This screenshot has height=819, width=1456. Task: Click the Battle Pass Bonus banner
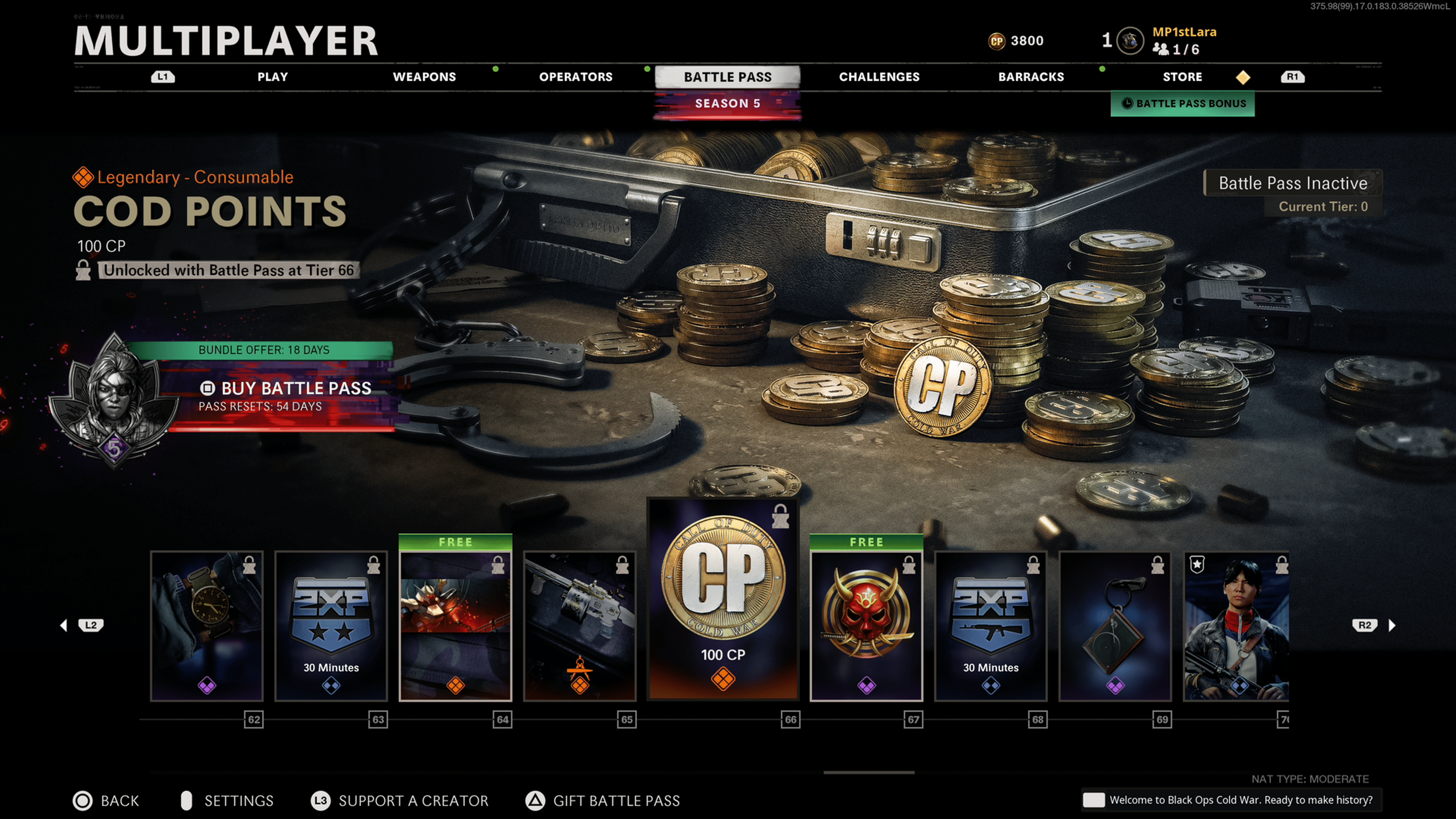coord(1183,104)
